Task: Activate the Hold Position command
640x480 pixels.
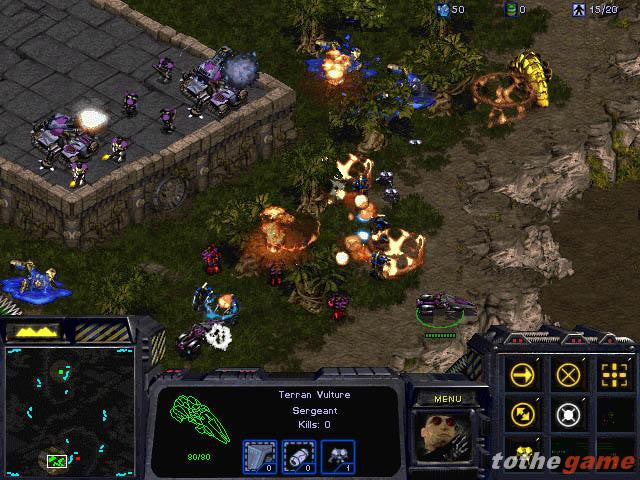Action: 568,412
